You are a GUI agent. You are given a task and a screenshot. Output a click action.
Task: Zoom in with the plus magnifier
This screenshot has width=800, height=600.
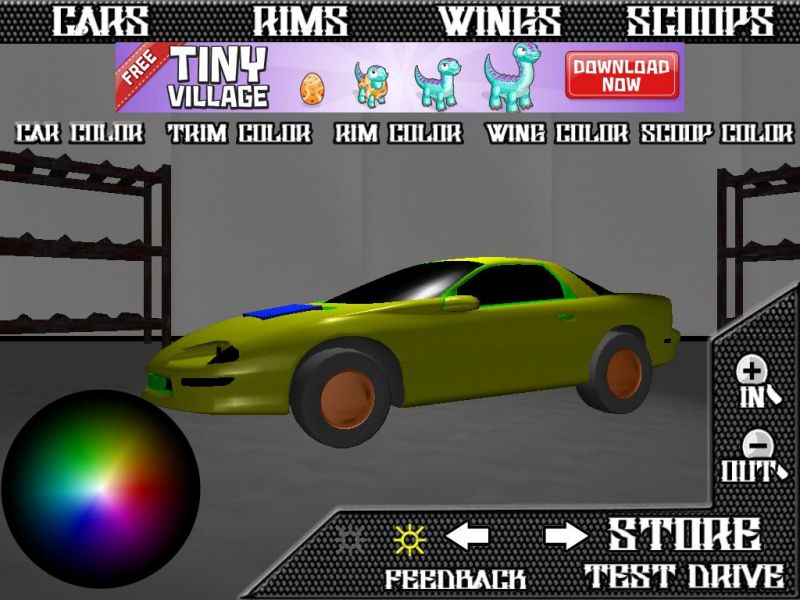[x=752, y=381]
